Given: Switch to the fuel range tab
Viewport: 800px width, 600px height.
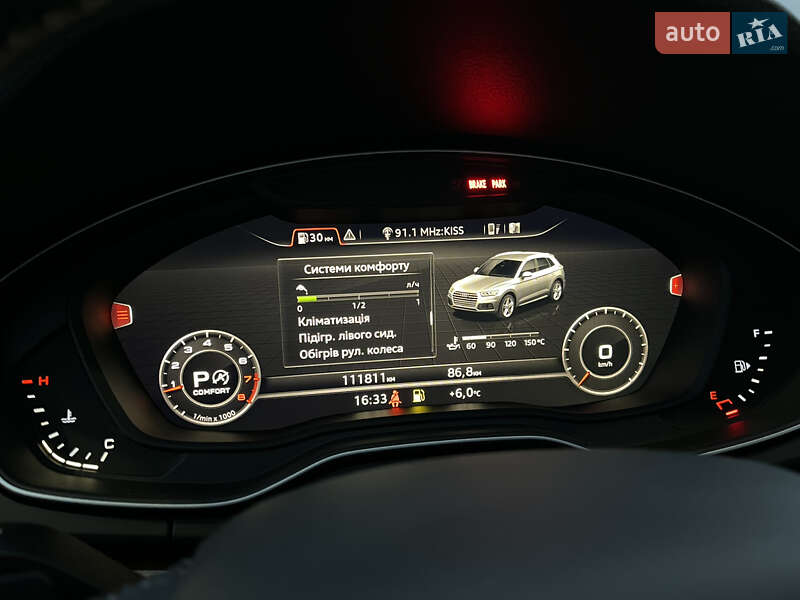Looking at the screenshot, I should (315, 237).
